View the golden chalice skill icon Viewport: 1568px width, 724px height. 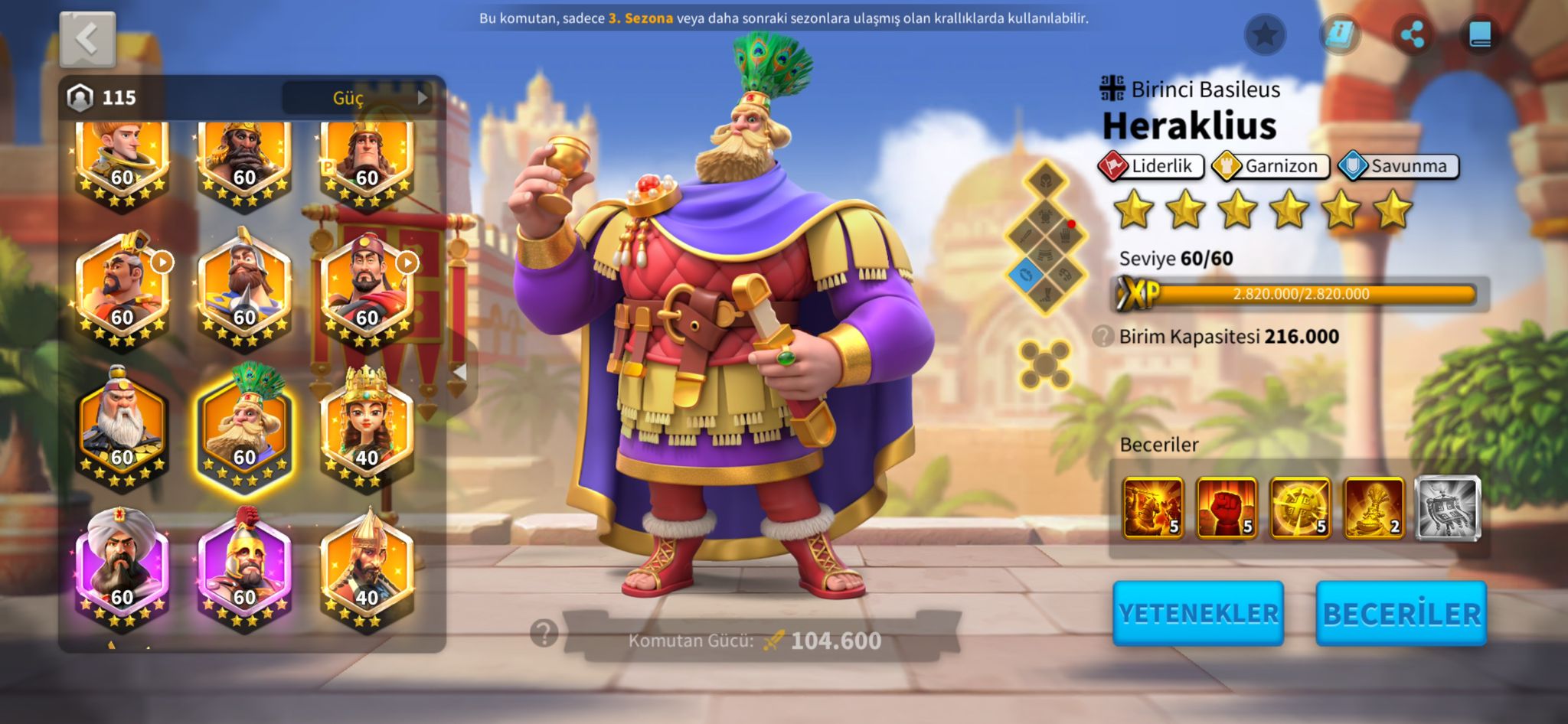(x=1374, y=508)
